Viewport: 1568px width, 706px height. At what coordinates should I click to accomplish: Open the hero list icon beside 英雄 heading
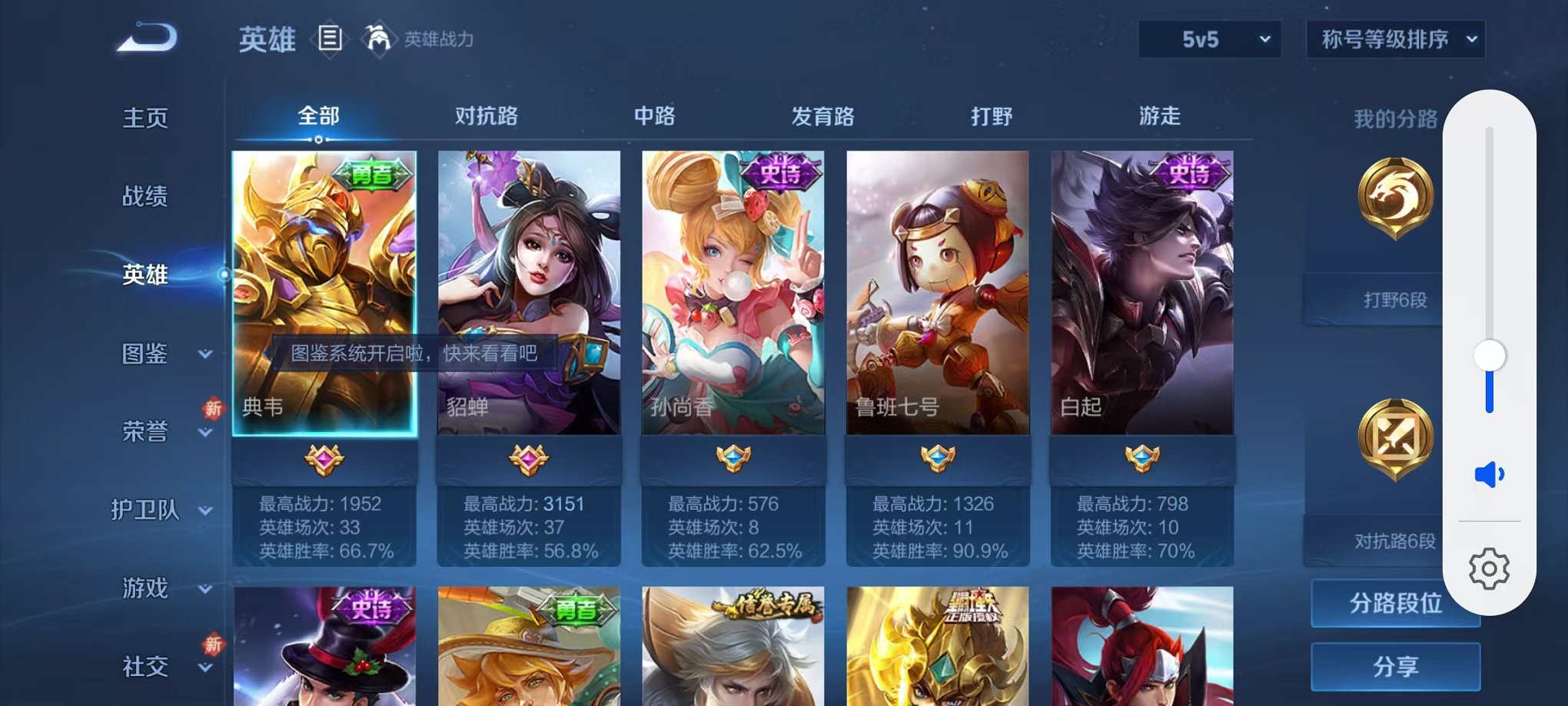coord(331,39)
